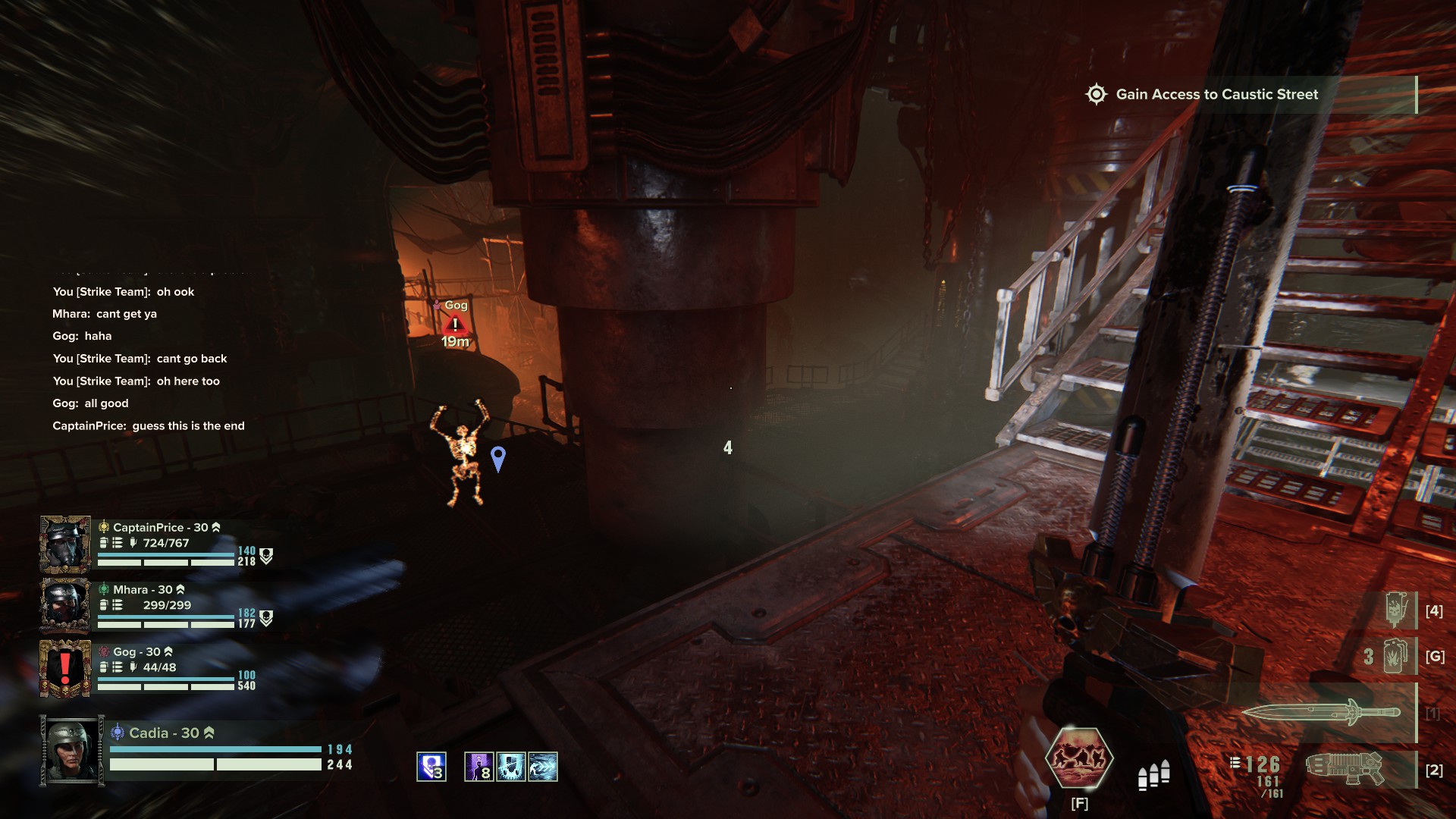This screenshot has width=1456, height=819.
Task: Activate the hexagonal squad combat ability
Action: point(1078,758)
